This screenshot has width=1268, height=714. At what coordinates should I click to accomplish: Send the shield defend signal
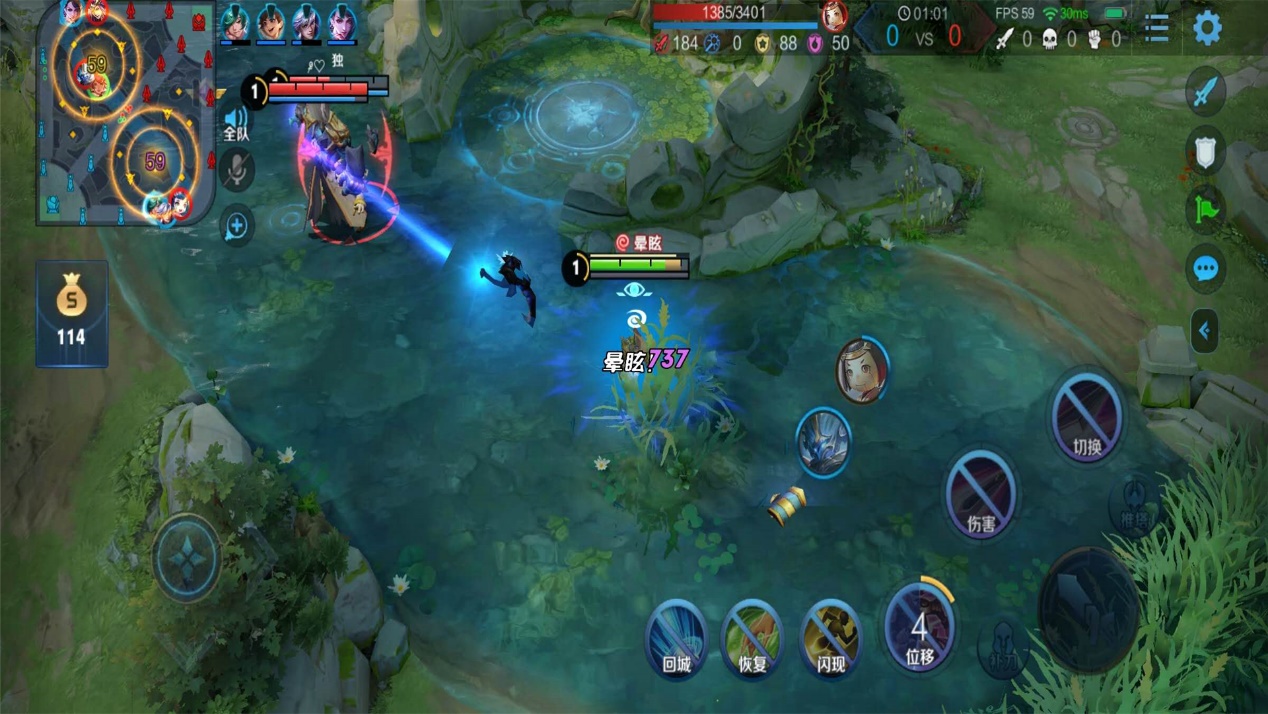pyautogui.click(x=1205, y=152)
